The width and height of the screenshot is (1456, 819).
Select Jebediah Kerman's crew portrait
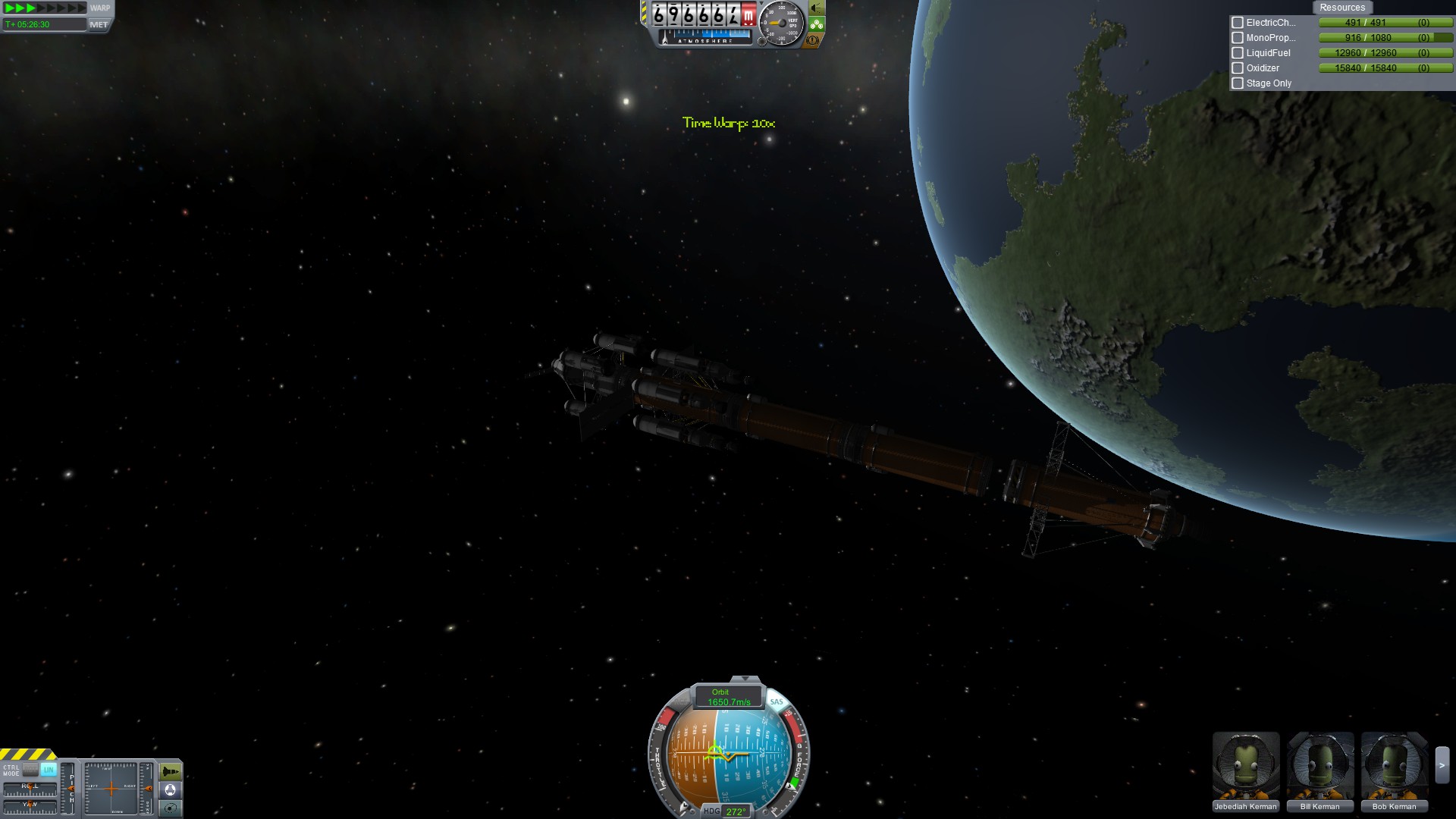[1245, 766]
